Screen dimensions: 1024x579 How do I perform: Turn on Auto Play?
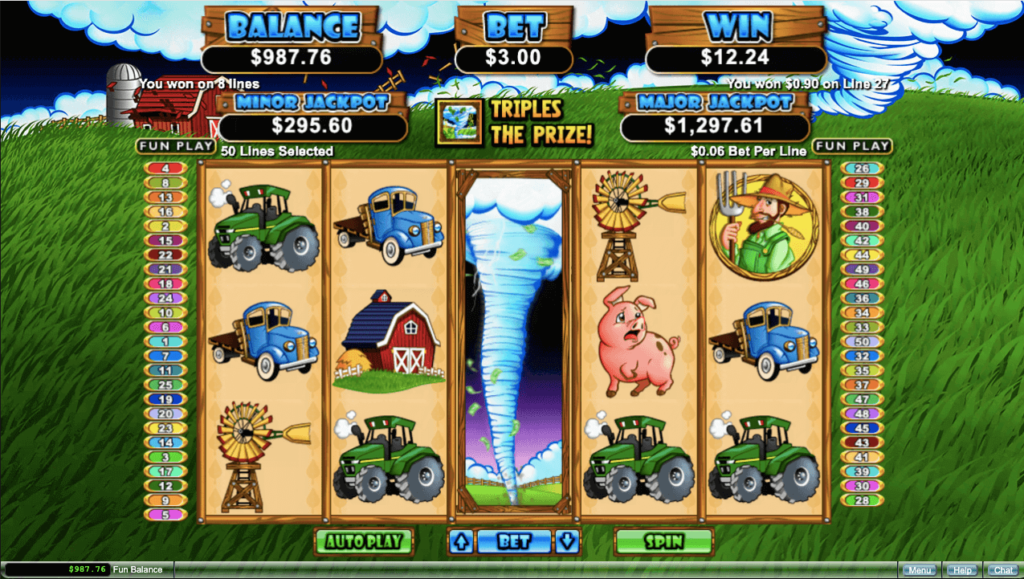(x=364, y=542)
